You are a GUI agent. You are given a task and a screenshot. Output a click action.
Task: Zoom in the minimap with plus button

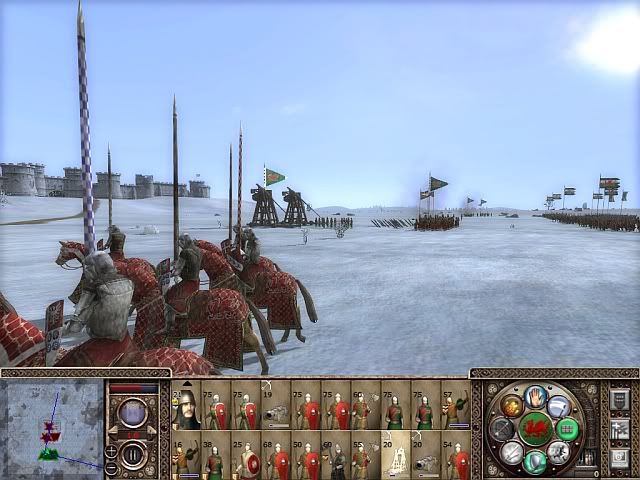click(111, 451)
